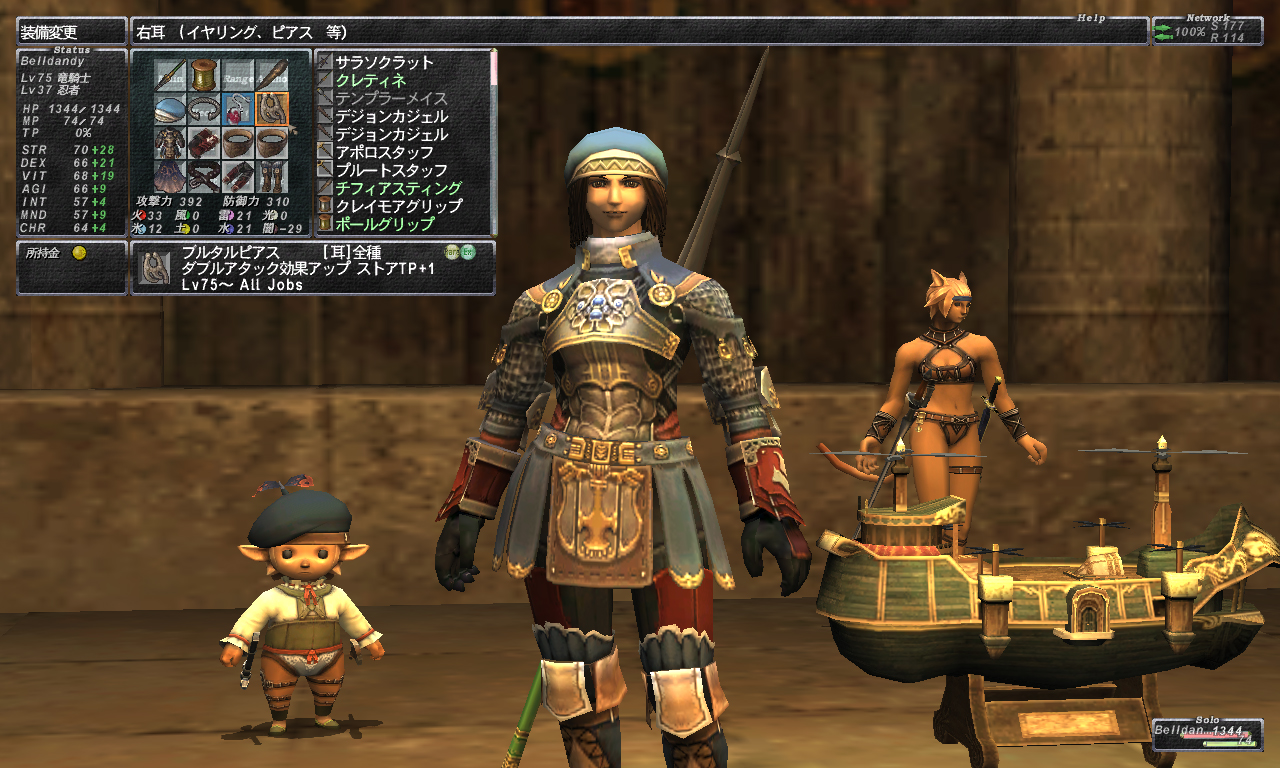Viewport: 1280px width, 768px height.
Task: Select the waist belt slot
Action: coord(204,177)
